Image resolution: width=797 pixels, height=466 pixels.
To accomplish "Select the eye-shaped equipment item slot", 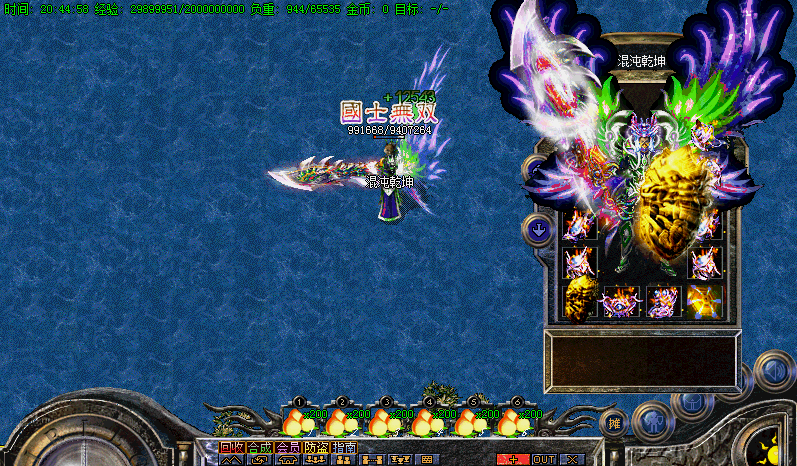I will tap(621, 300).
